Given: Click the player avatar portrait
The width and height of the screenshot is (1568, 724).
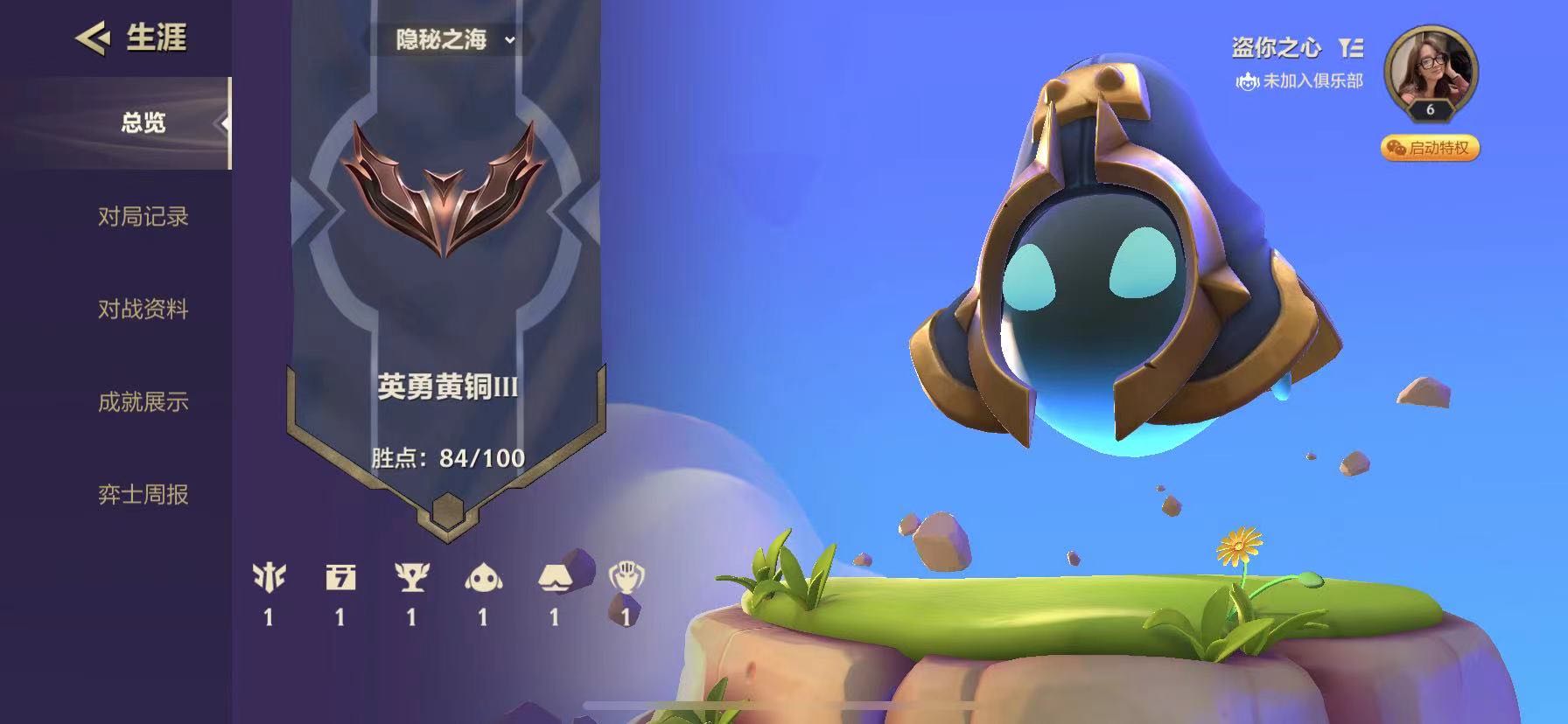Looking at the screenshot, I should click(x=1430, y=68).
